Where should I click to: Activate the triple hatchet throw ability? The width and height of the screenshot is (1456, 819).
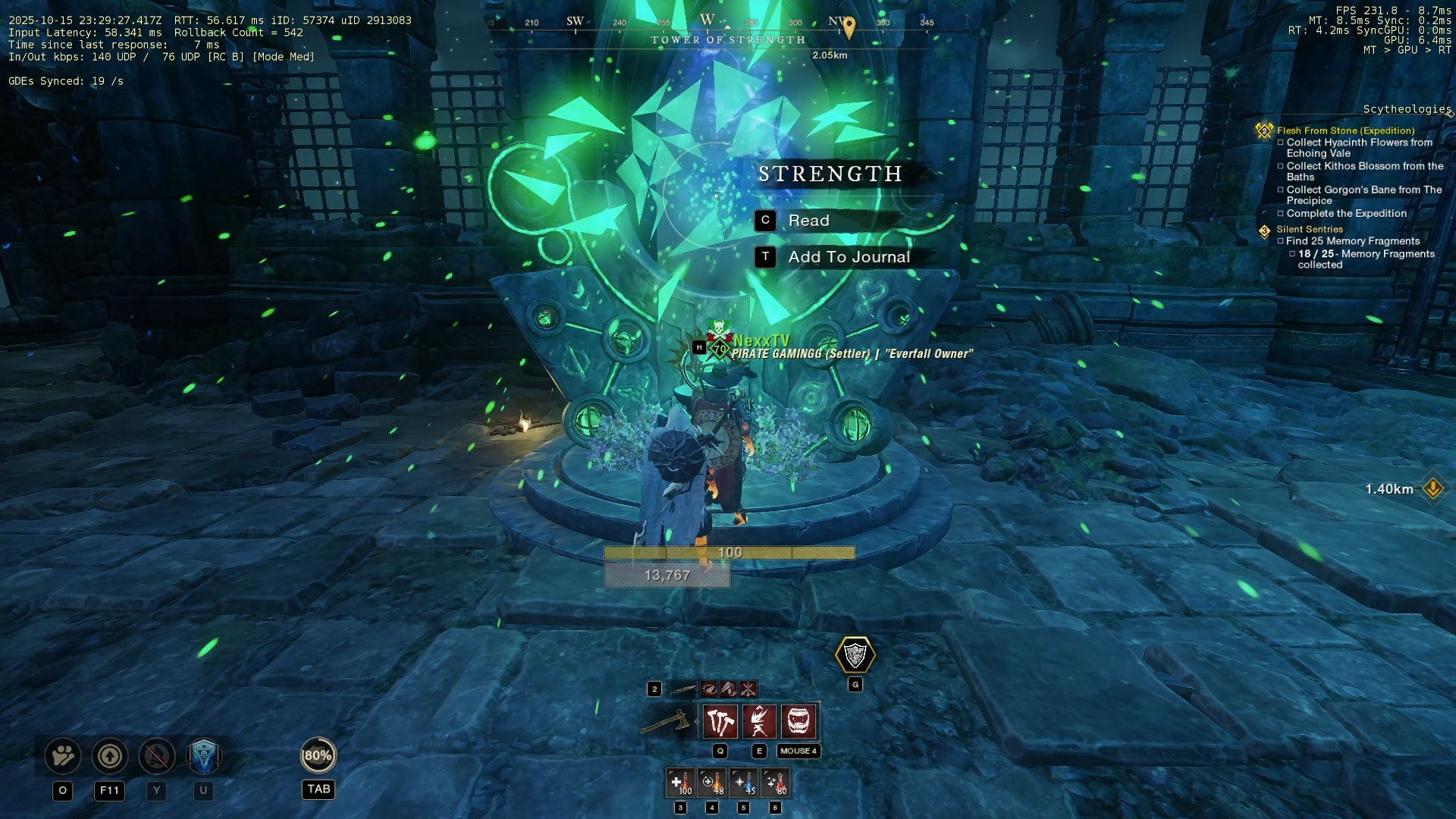coord(720,721)
